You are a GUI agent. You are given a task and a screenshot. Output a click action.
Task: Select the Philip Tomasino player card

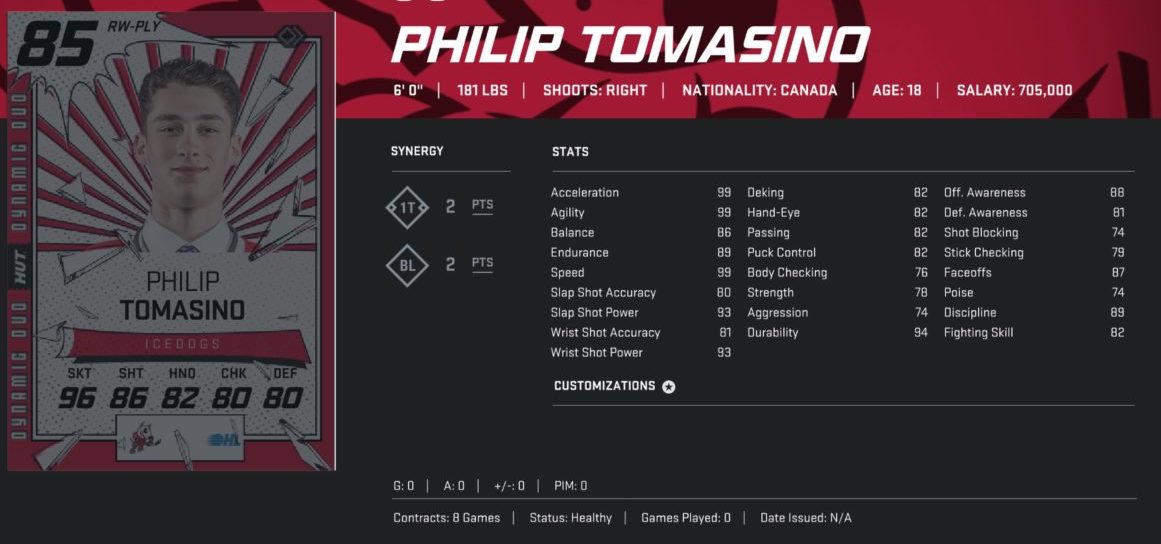tap(171, 242)
